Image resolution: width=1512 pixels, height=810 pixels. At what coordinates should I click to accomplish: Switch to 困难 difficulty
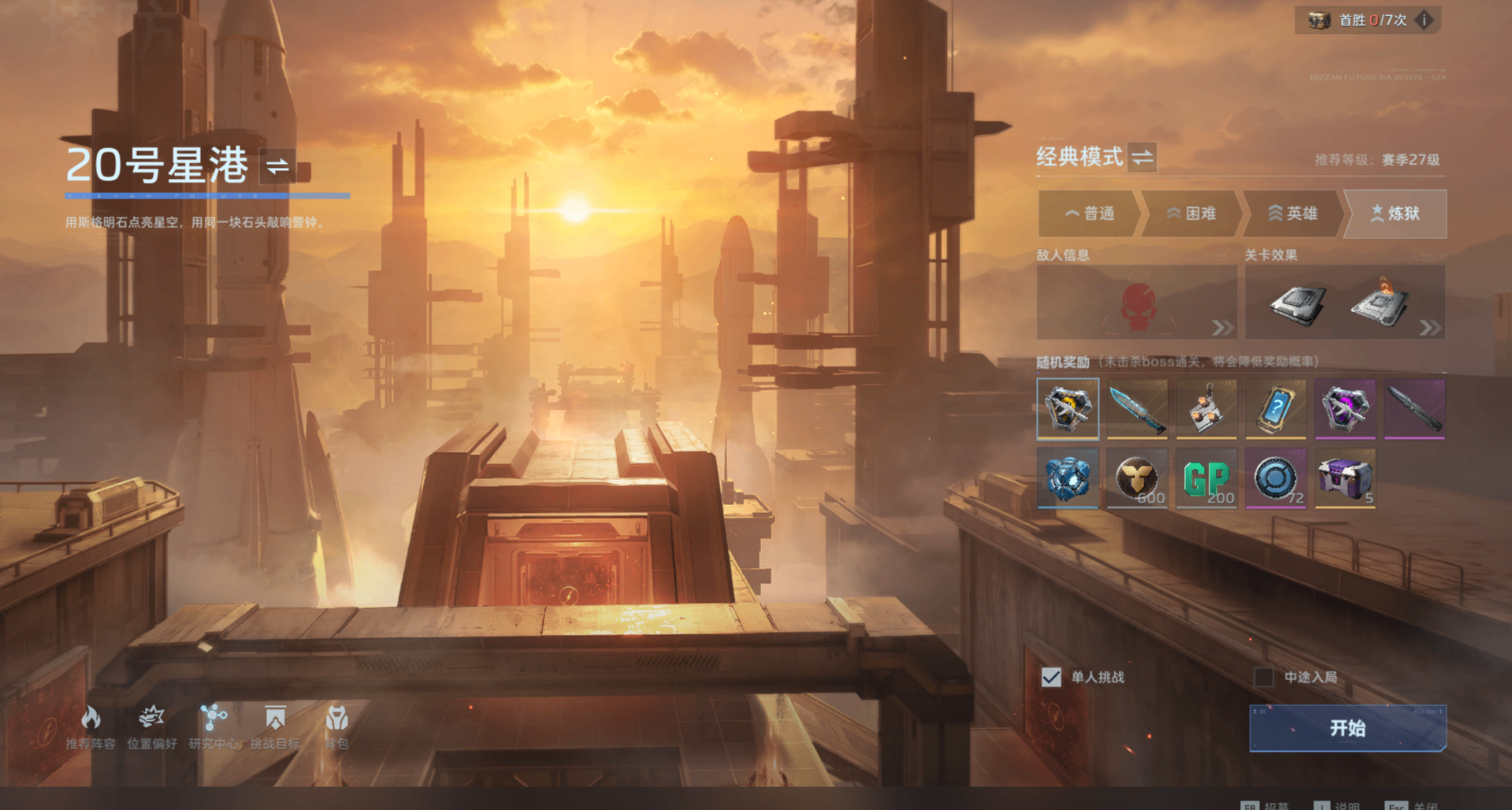point(1191,214)
